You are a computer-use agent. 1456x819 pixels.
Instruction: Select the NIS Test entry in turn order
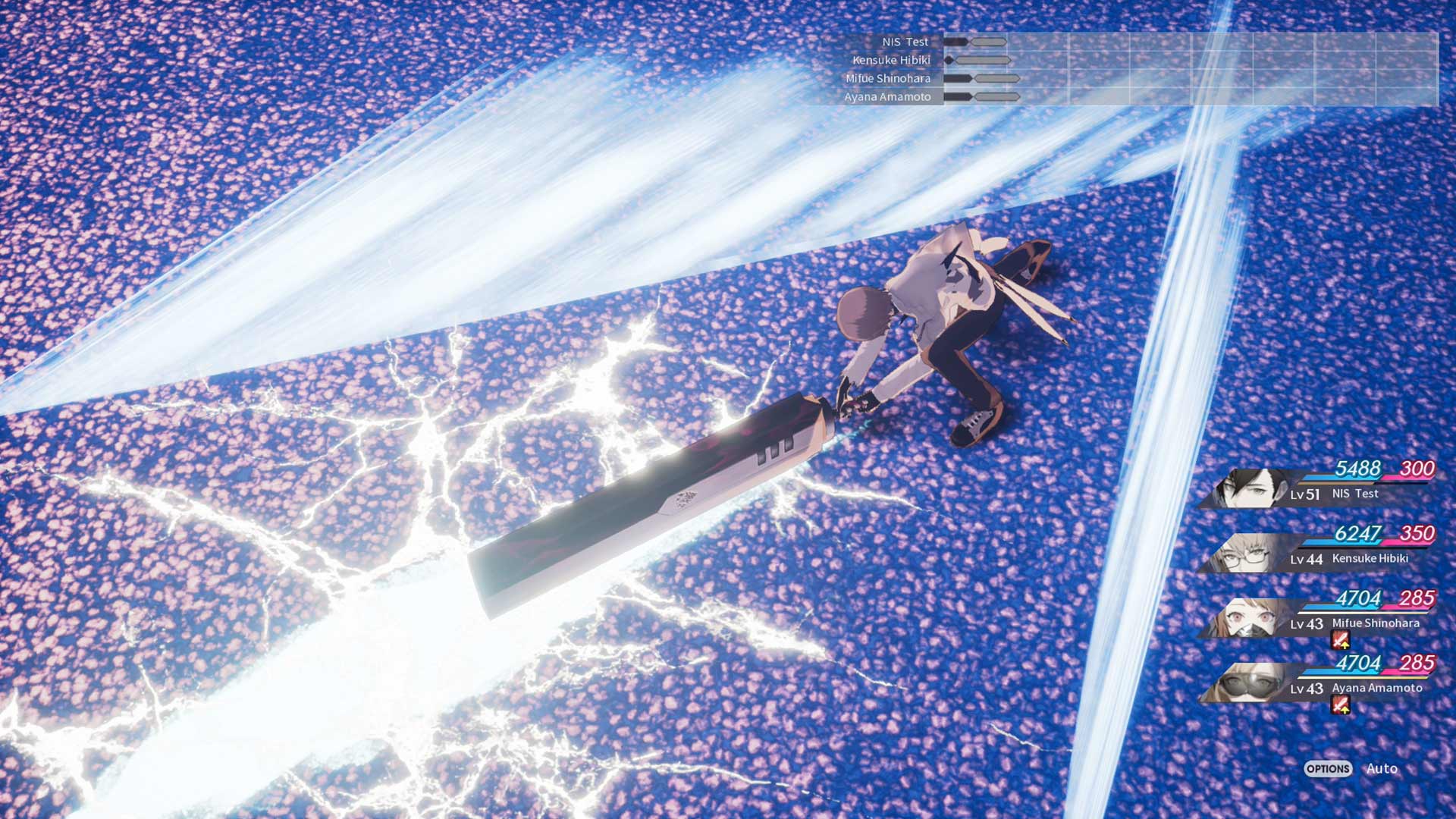point(904,42)
